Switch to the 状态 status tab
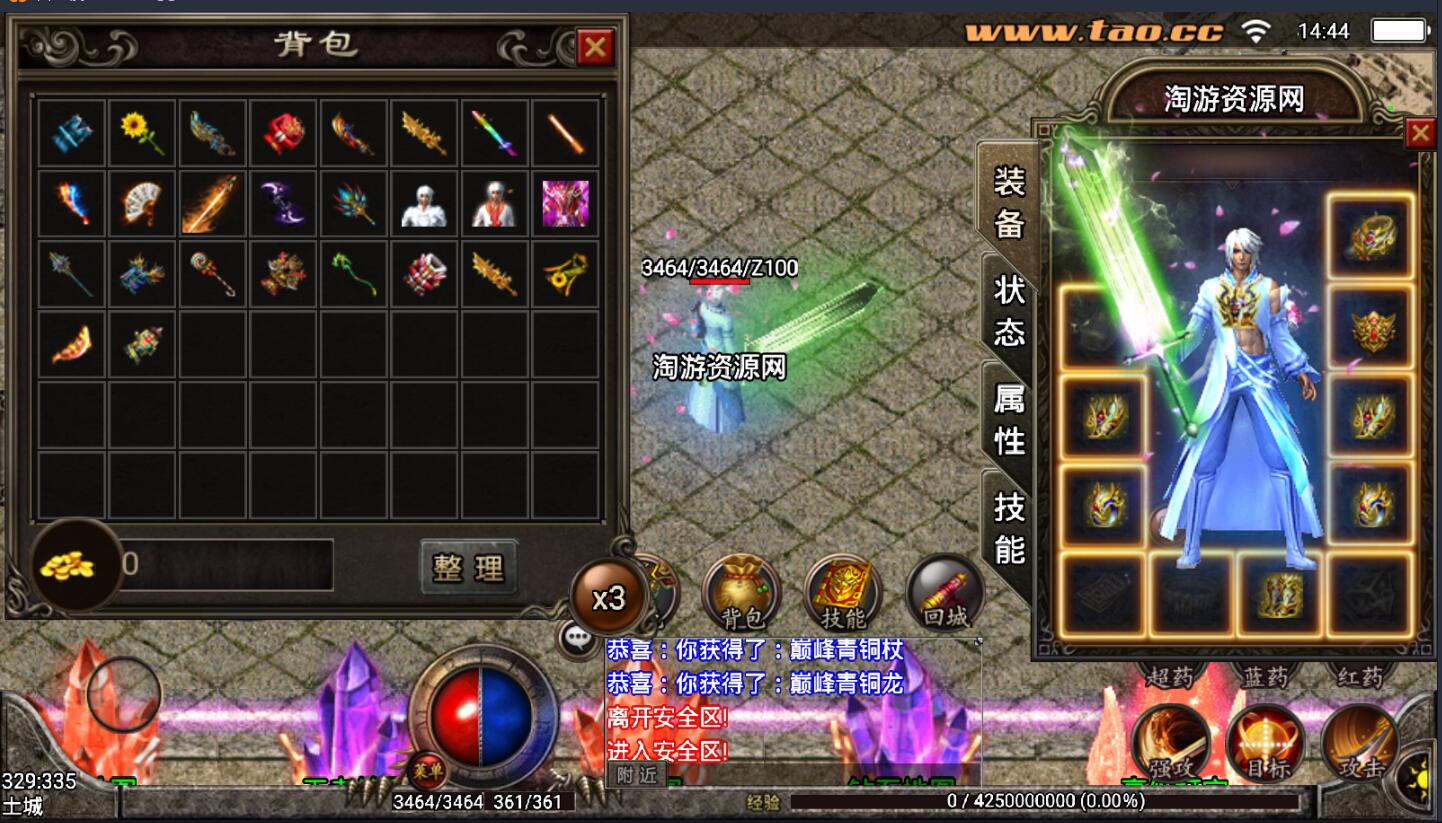Image resolution: width=1442 pixels, height=823 pixels. (1008, 309)
